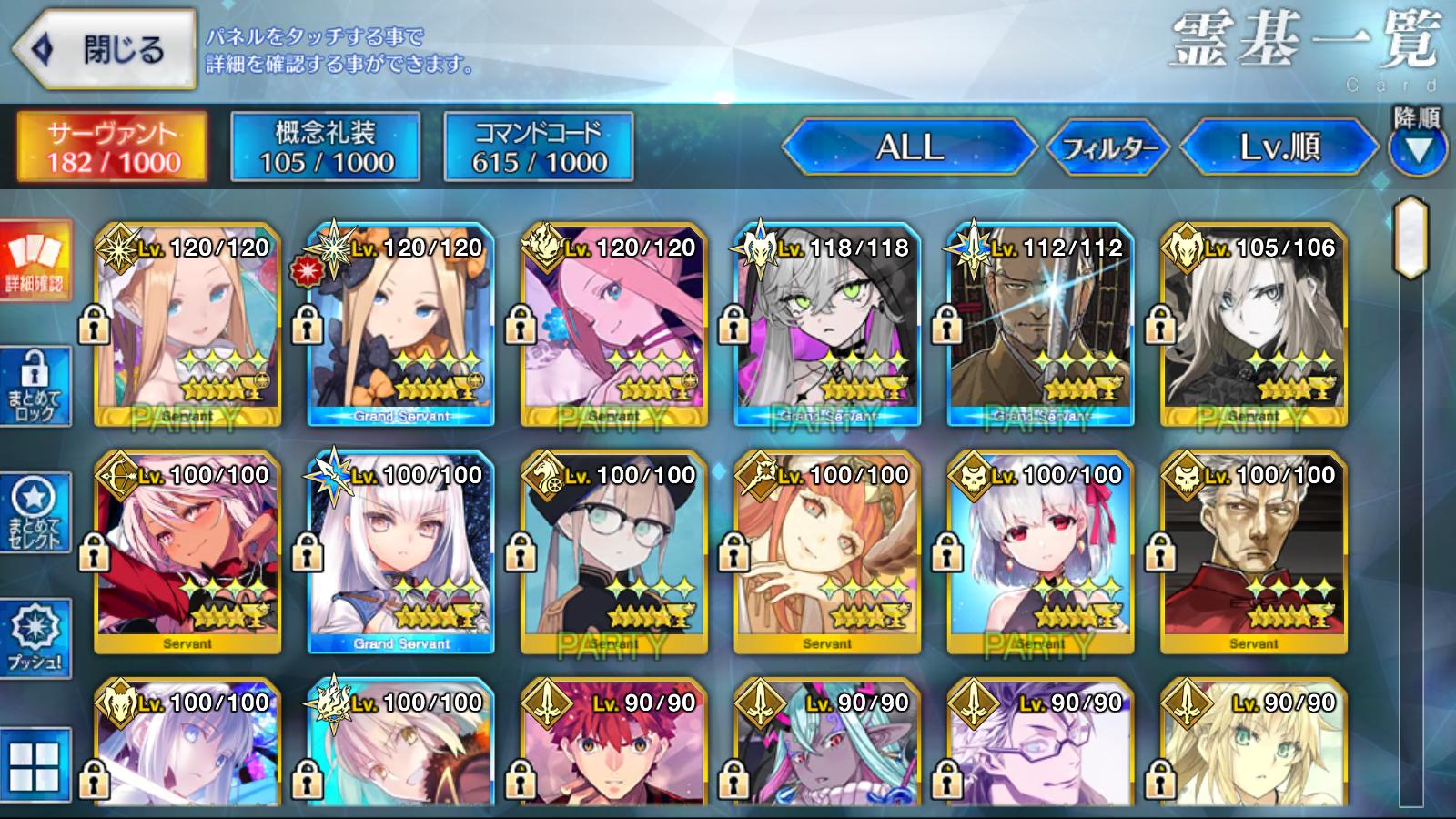Select the Lv. 118/118 green-eyed servant card
The width and height of the screenshot is (1456, 819).
(x=827, y=325)
